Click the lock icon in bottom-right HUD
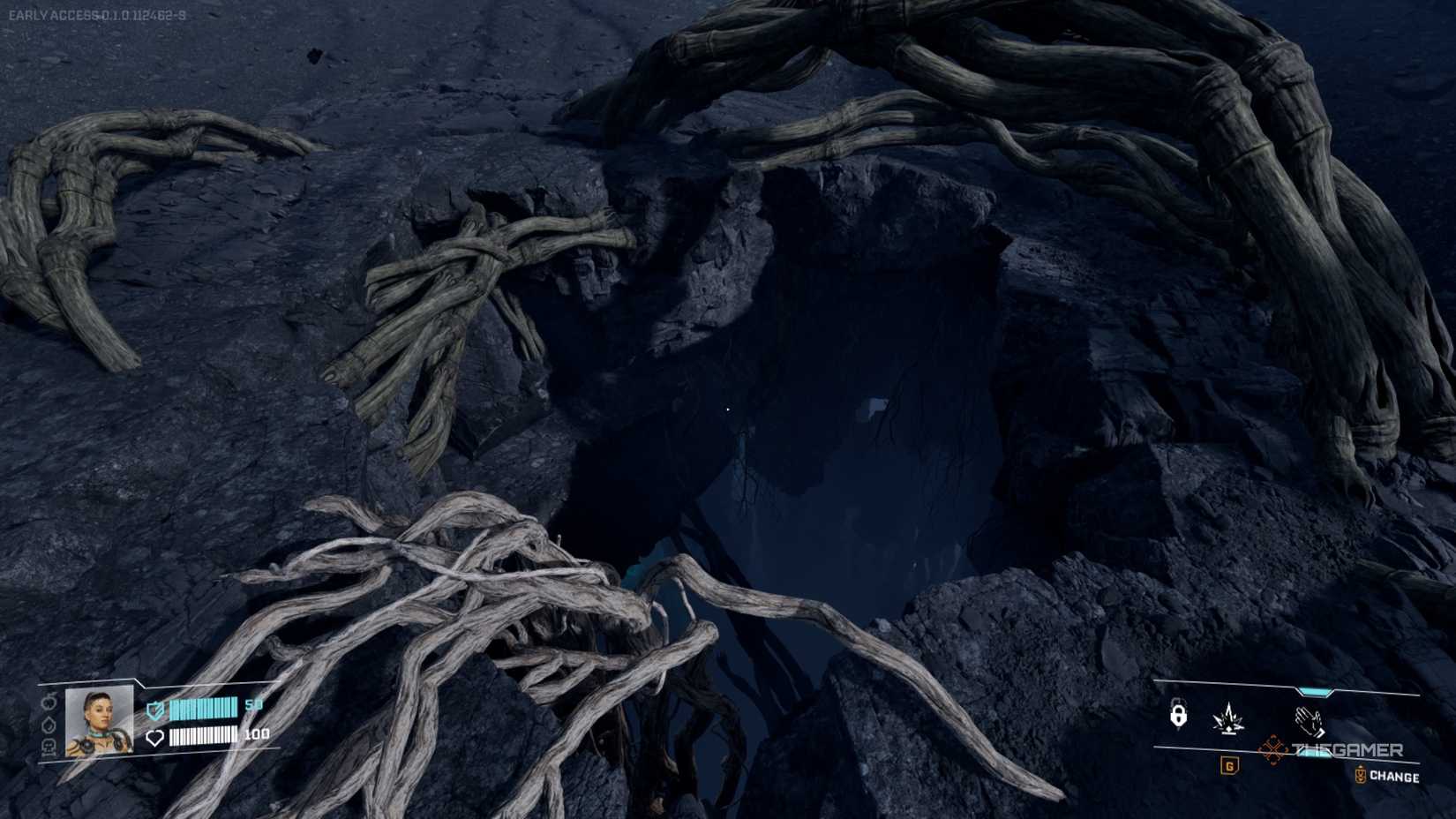 click(x=1178, y=713)
